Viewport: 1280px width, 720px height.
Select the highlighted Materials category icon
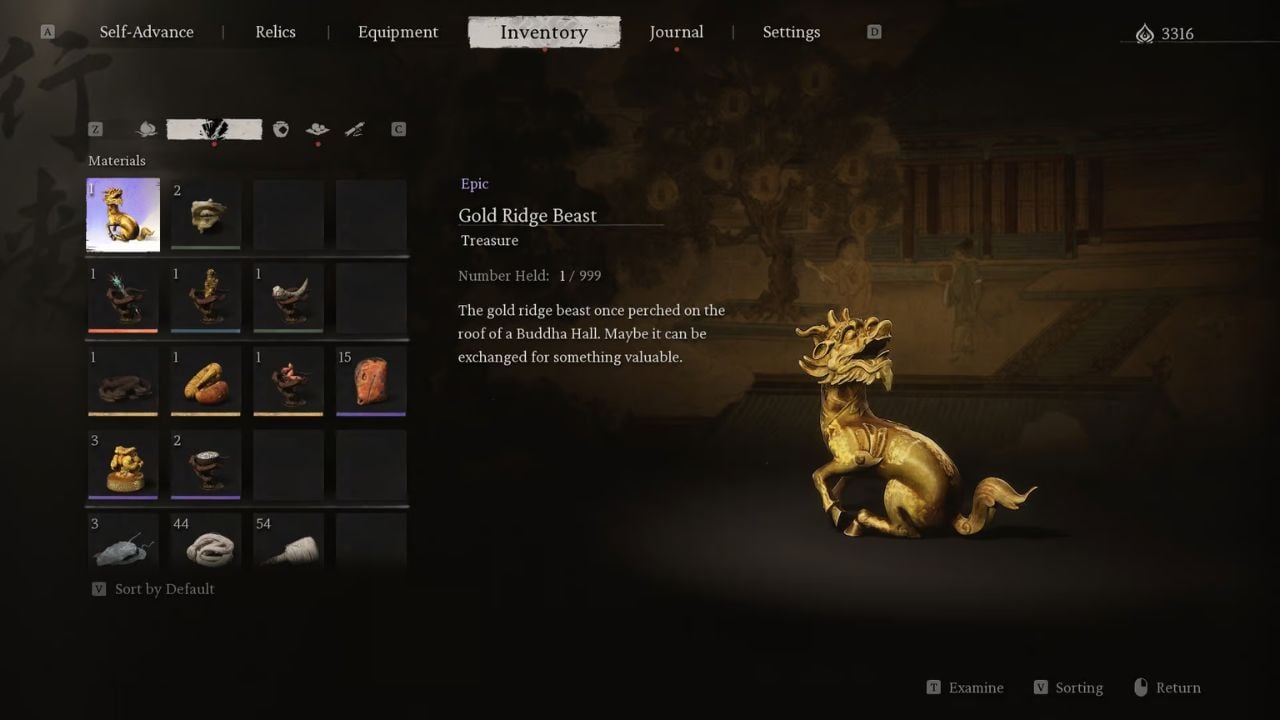click(x=212, y=129)
